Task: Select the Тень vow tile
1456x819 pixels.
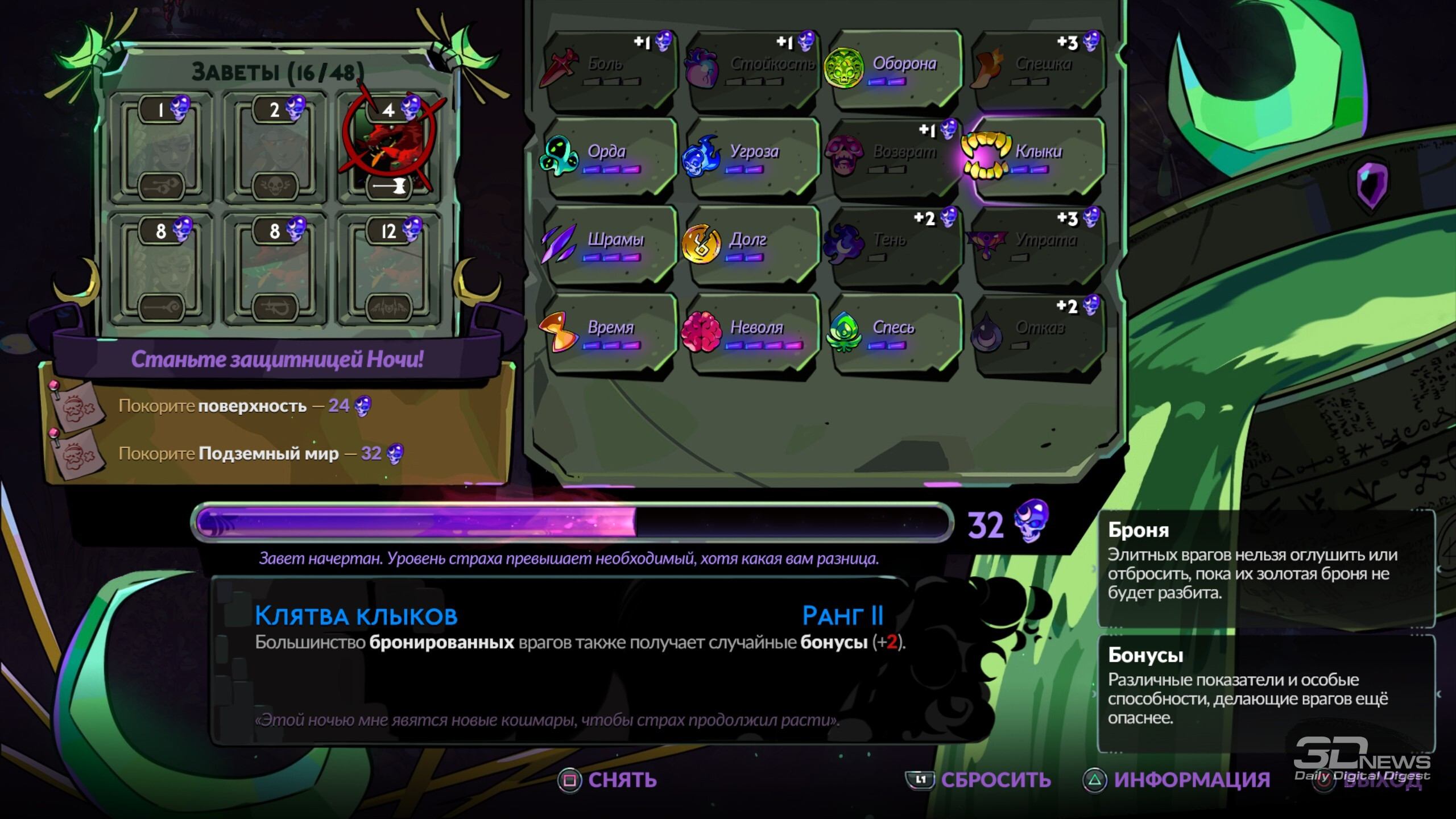Action: pyautogui.click(x=894, y=246)
